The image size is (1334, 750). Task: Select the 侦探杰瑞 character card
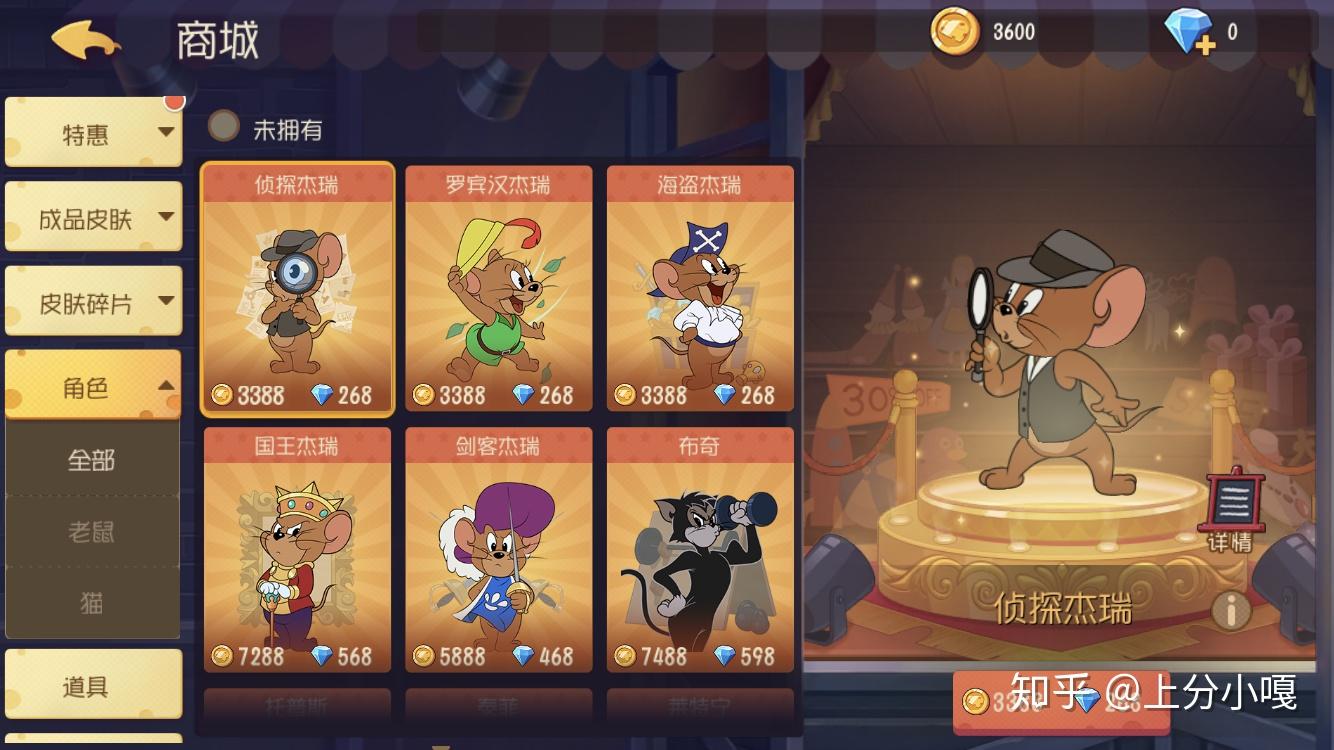coord(297,288)
